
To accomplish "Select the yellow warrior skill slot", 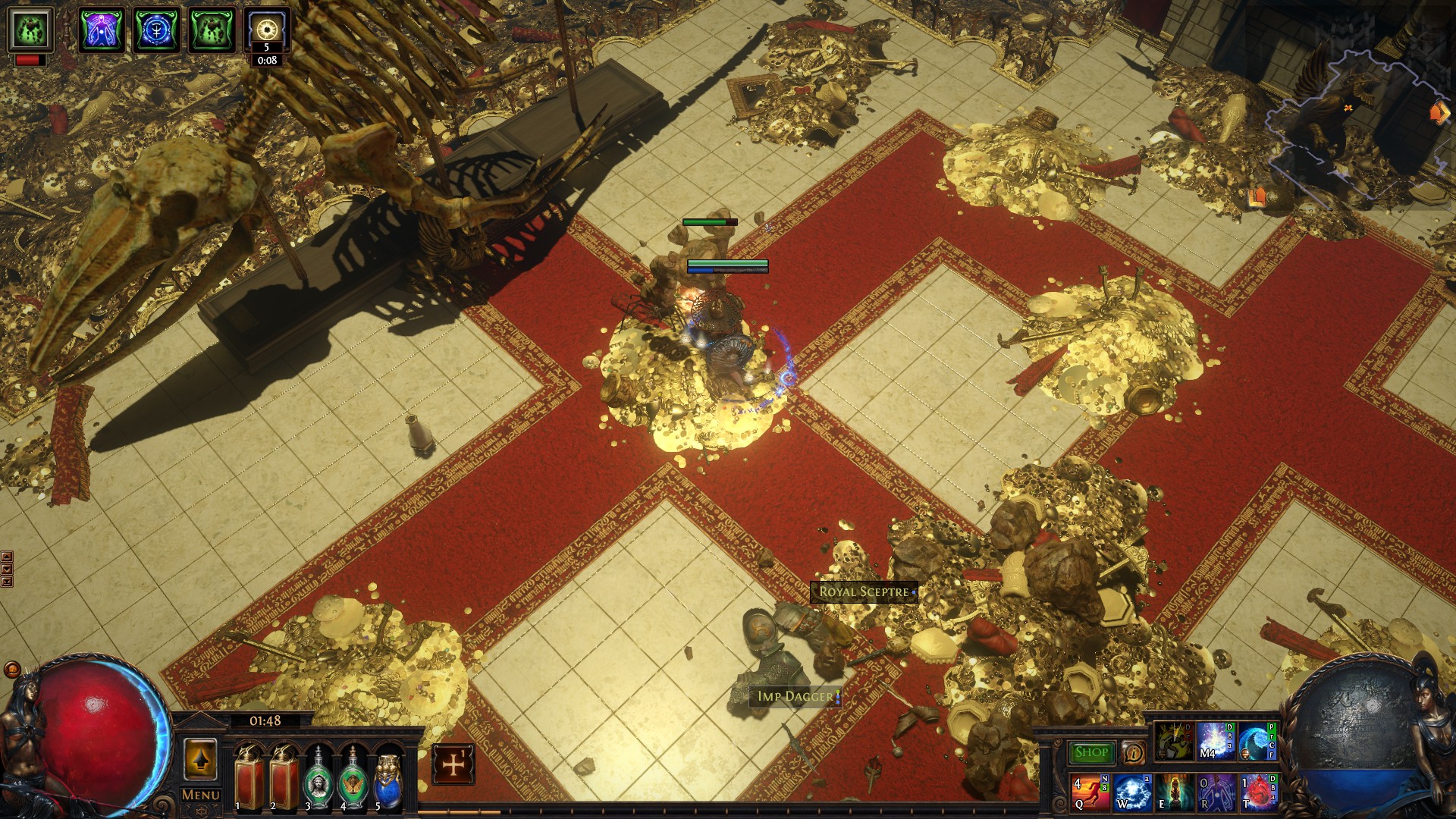I will 1174,742.
